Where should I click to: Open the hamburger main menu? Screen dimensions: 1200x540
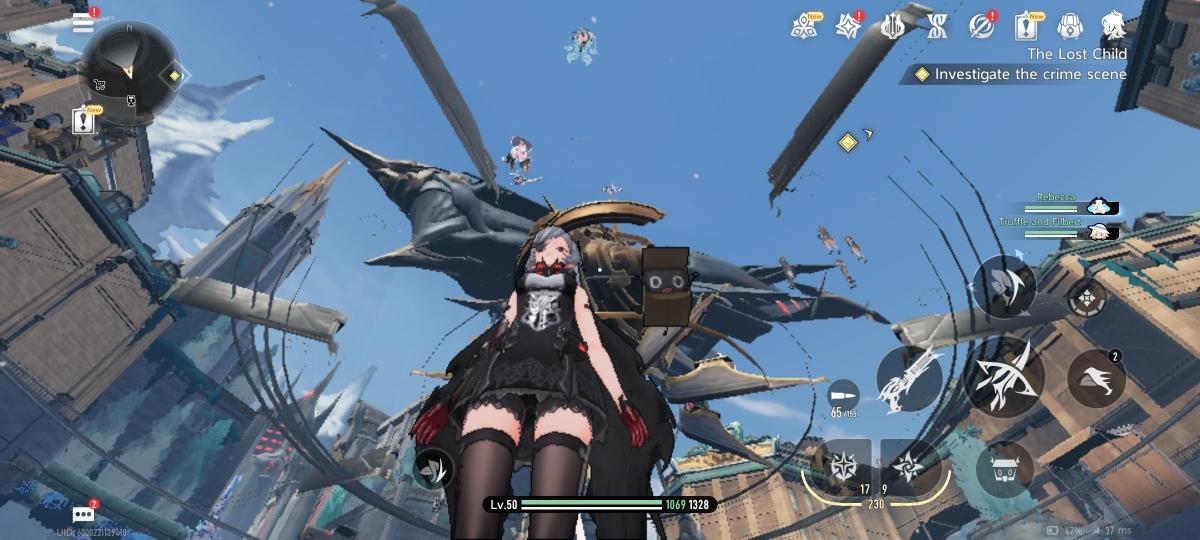[x=84, y=24]
